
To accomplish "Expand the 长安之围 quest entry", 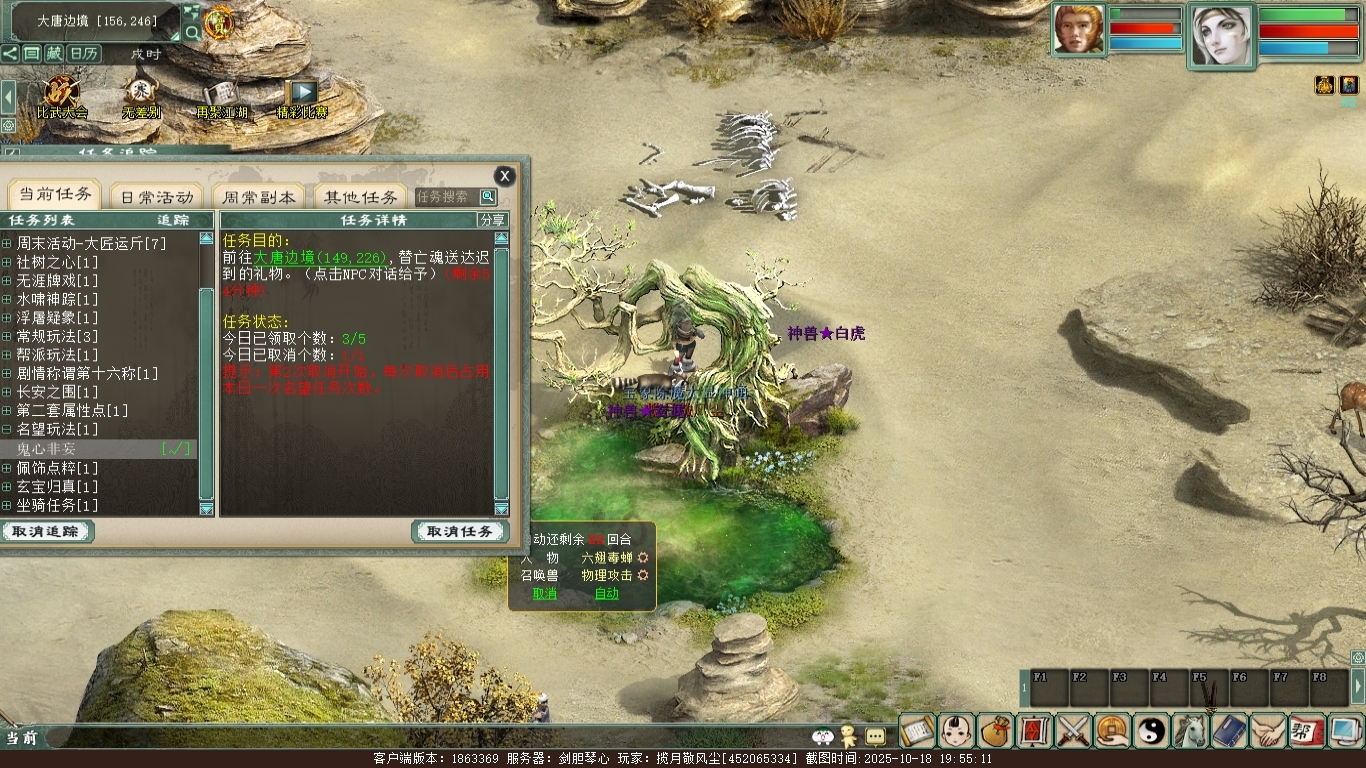I will point(7,392).
